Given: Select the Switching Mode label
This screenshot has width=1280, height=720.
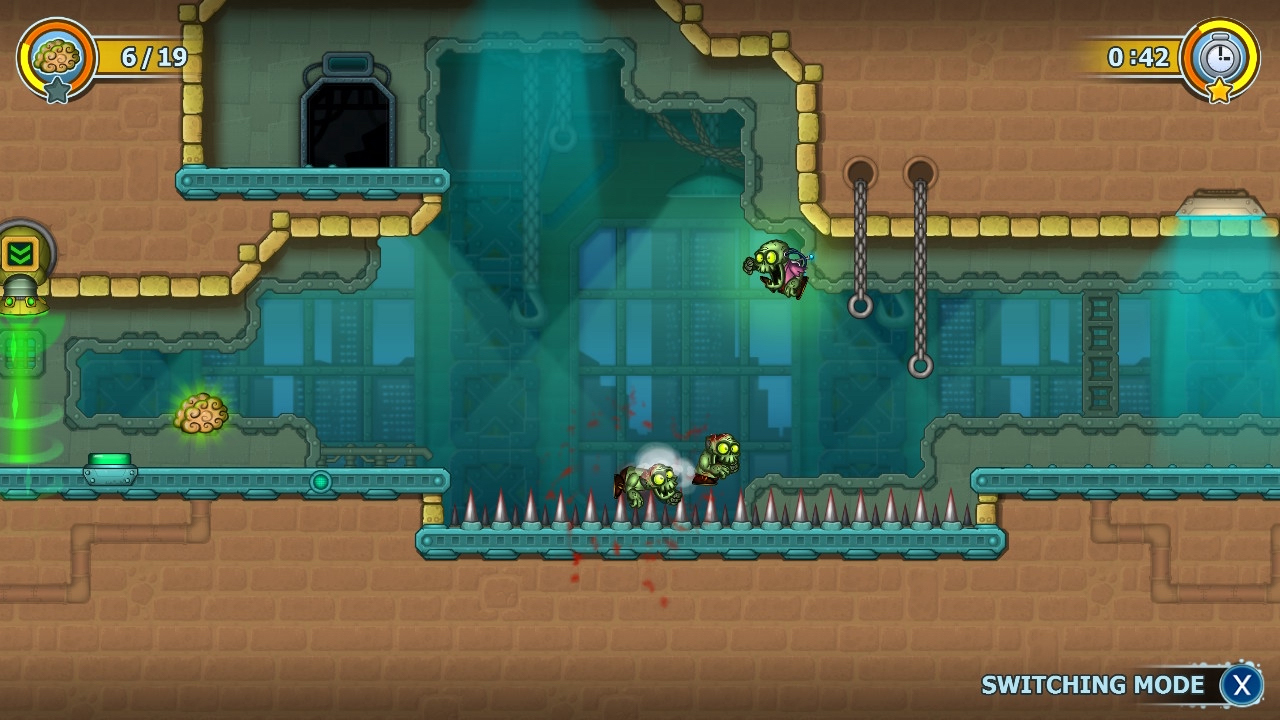Looking at the screenshot, I should pyautogui.click(x=1093, y=684).
